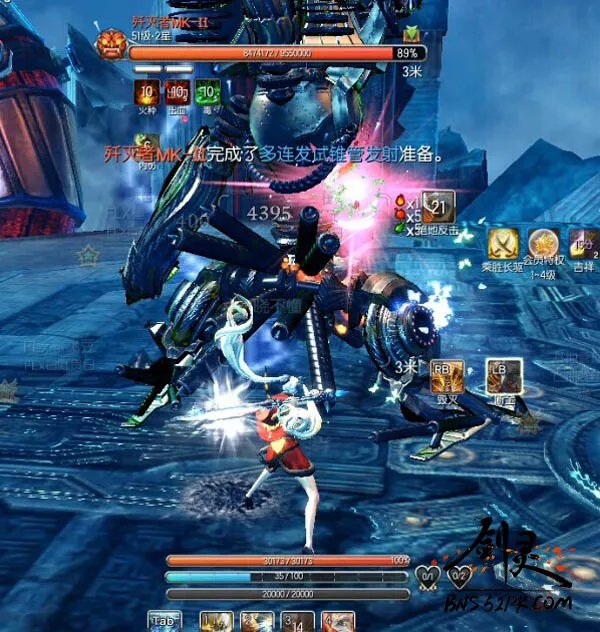Click the green 毒 poison debuff icon
The image size is (600, 632).
(208, 94)
